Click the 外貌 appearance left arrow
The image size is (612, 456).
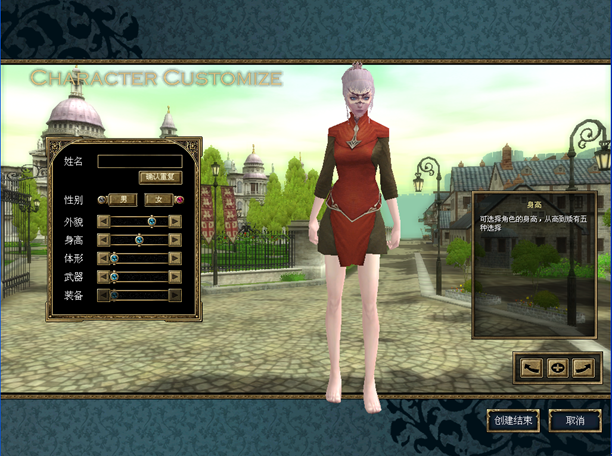coord(103,221)
